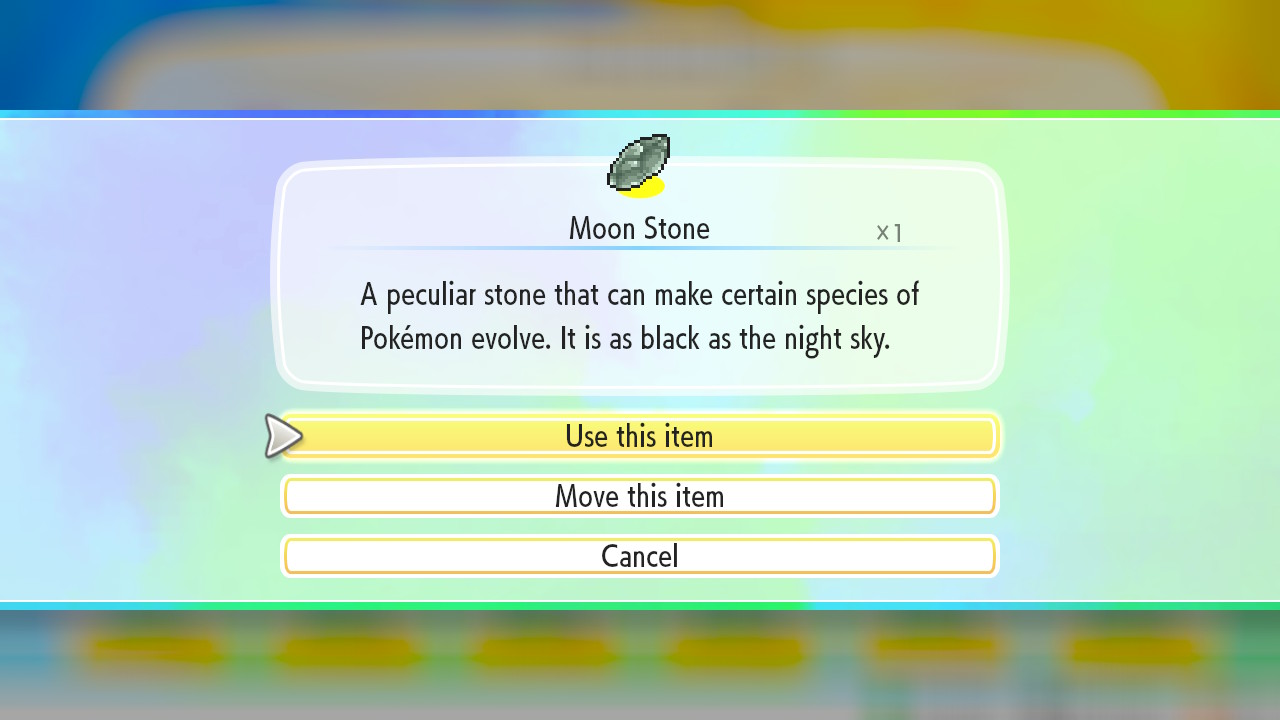Select the Moon Stone title text

click(x=639, y=228)
